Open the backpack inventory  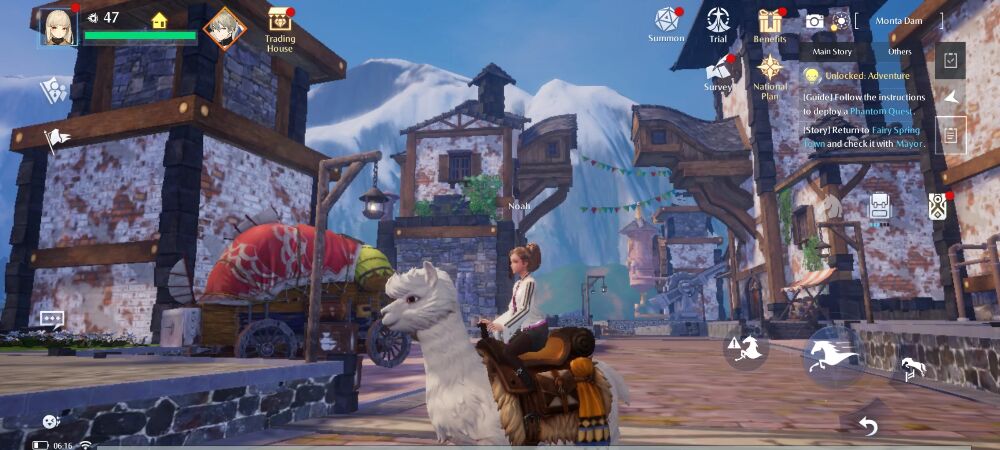(x=880, y=208)
